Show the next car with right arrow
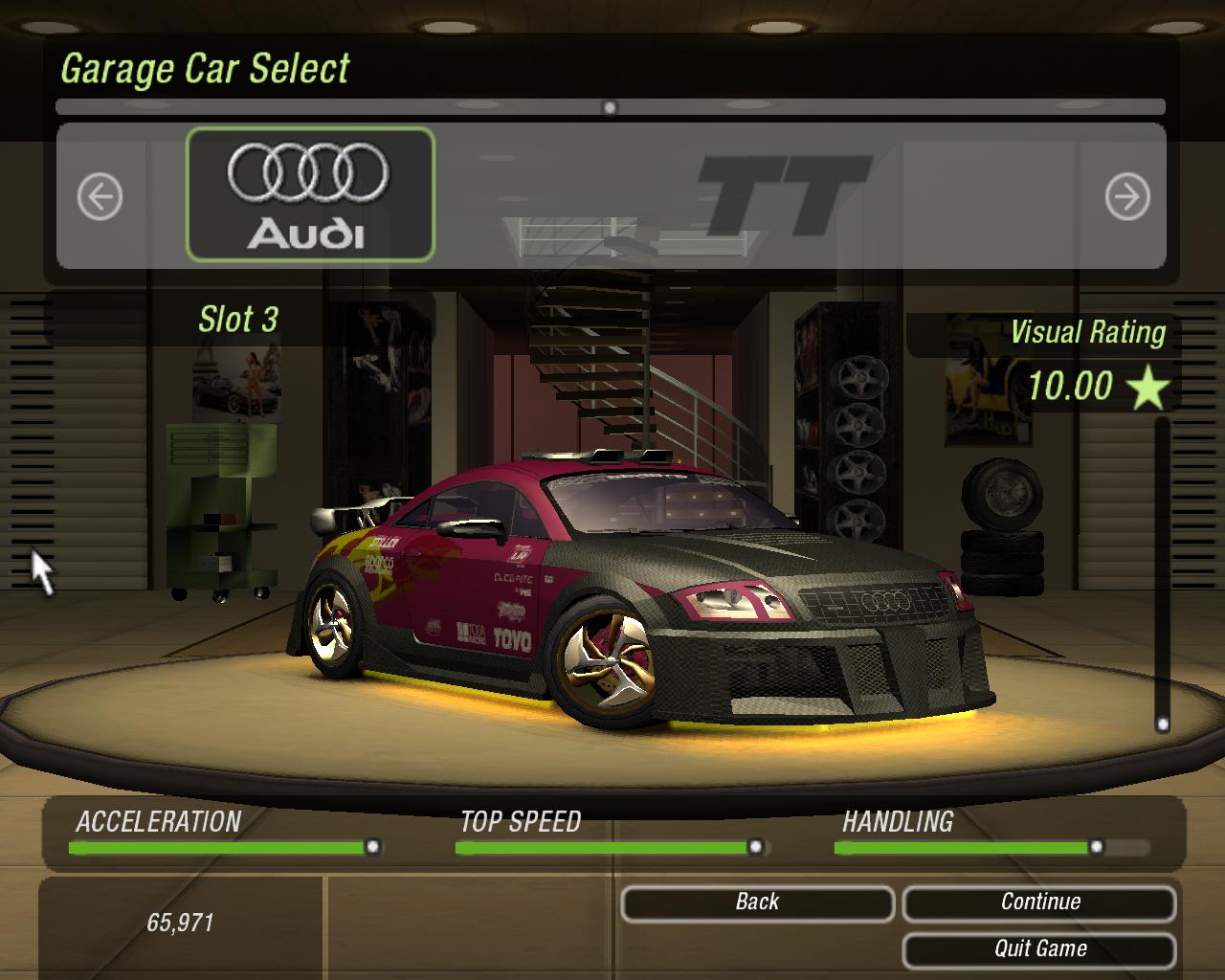The height and width of the screenshot is (980, 1225). pos(1126,197)
